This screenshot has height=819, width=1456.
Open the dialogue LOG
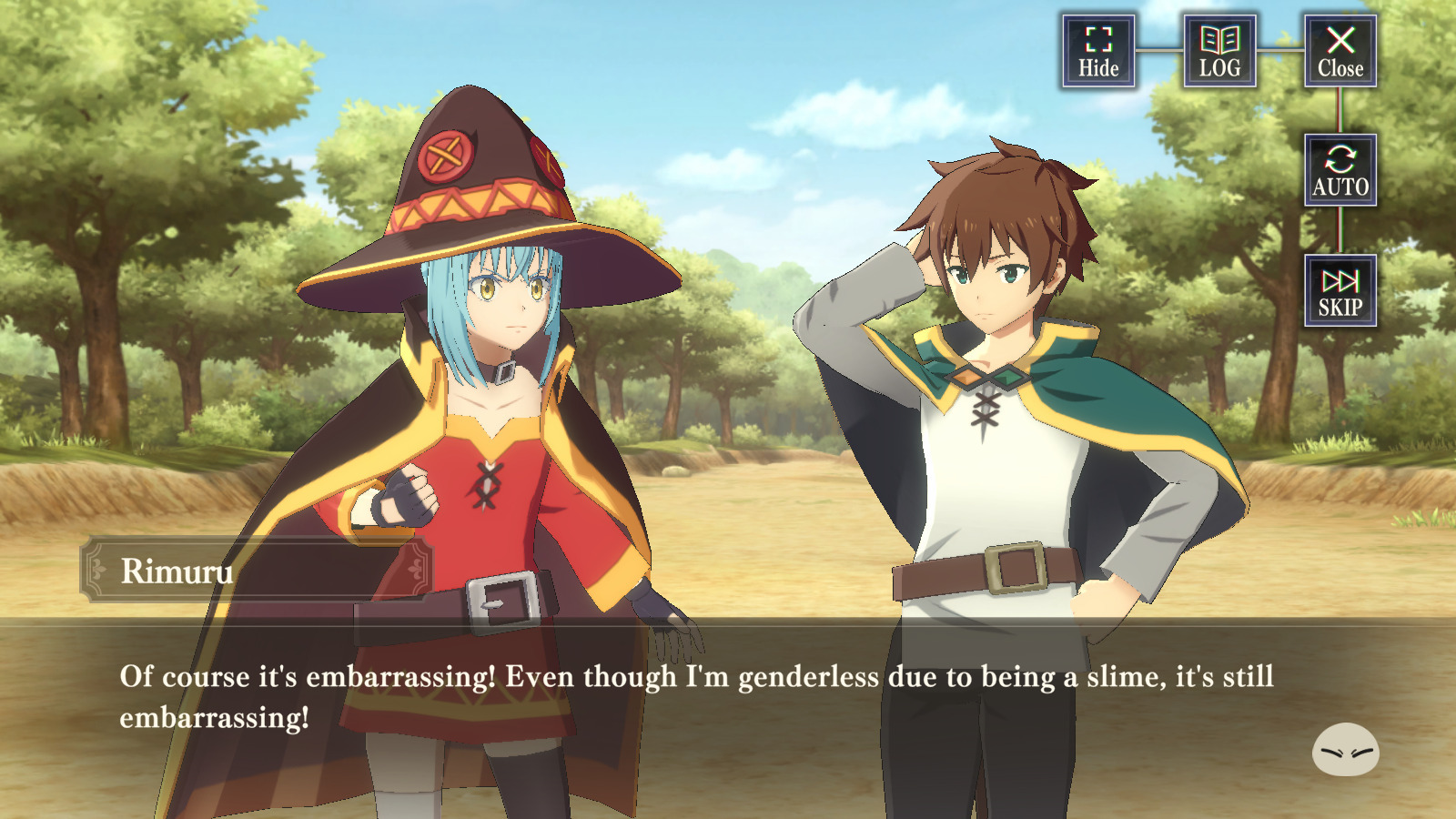[1219, 51]
